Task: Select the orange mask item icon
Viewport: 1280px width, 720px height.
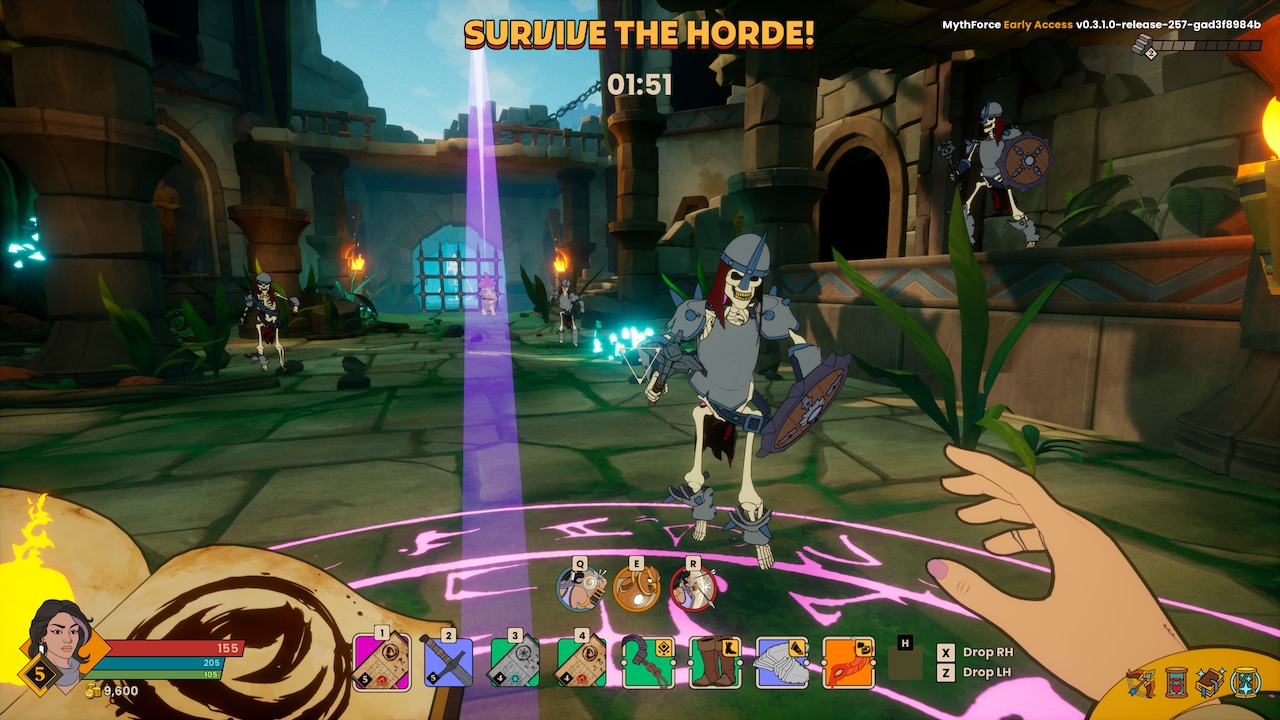Action: pos(846,660)
